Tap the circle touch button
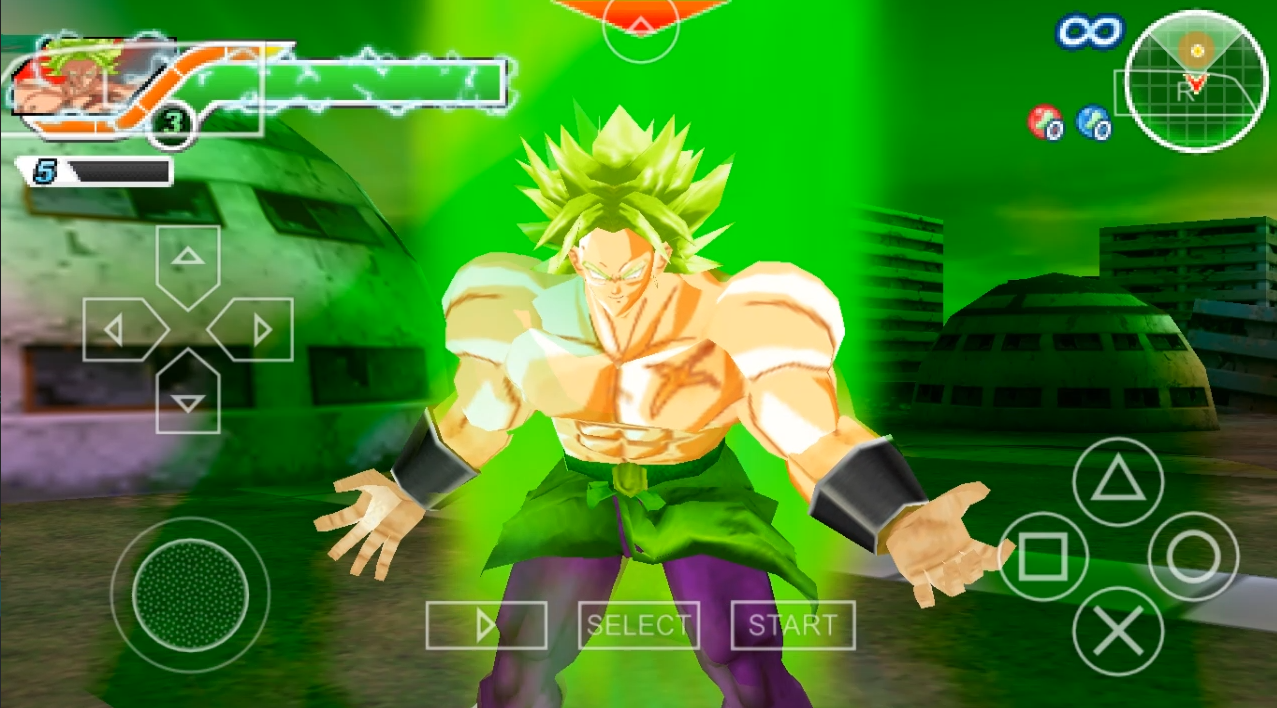 [1193, 557]
